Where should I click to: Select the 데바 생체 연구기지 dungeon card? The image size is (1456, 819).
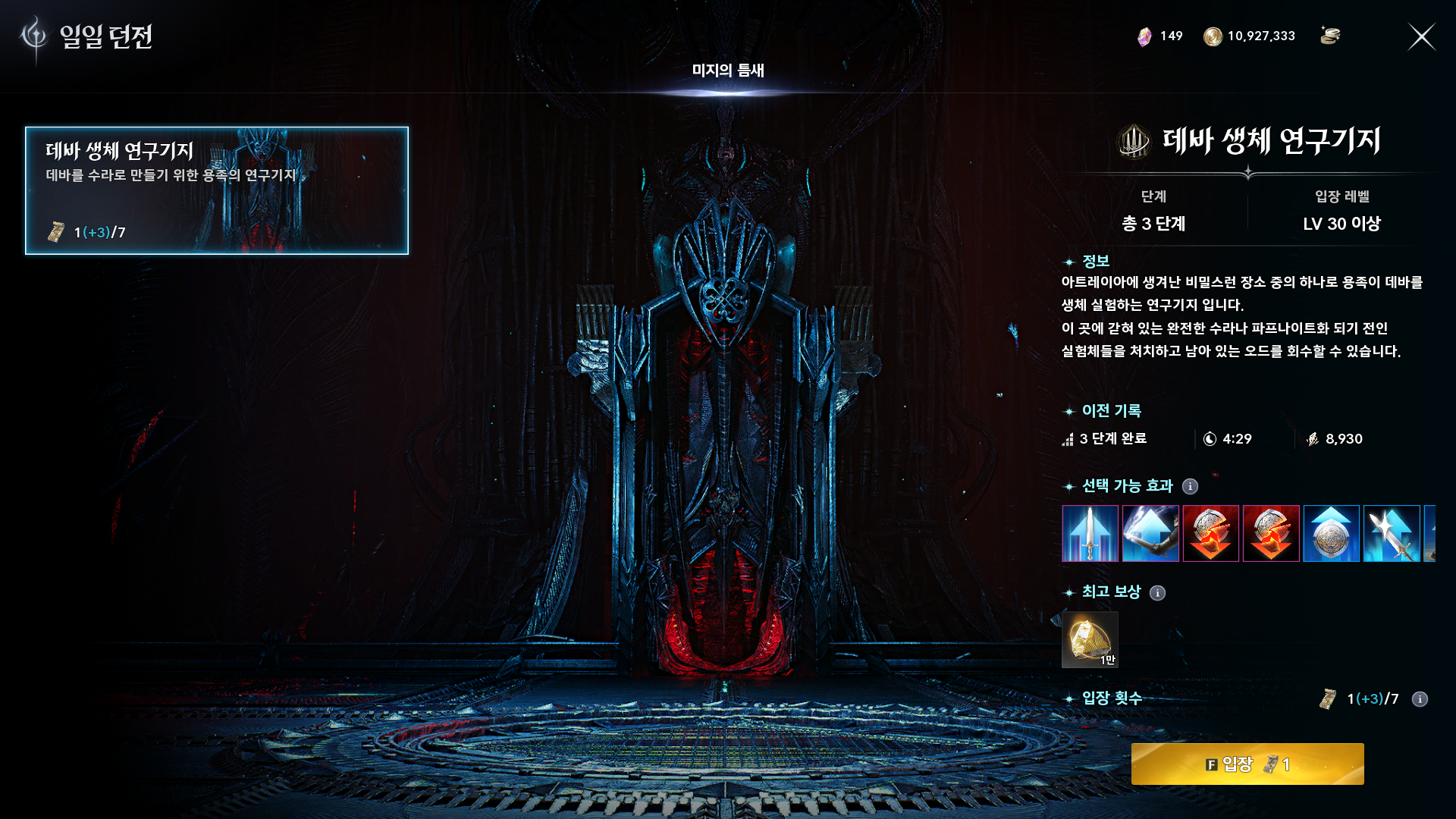tap(217, 190)
